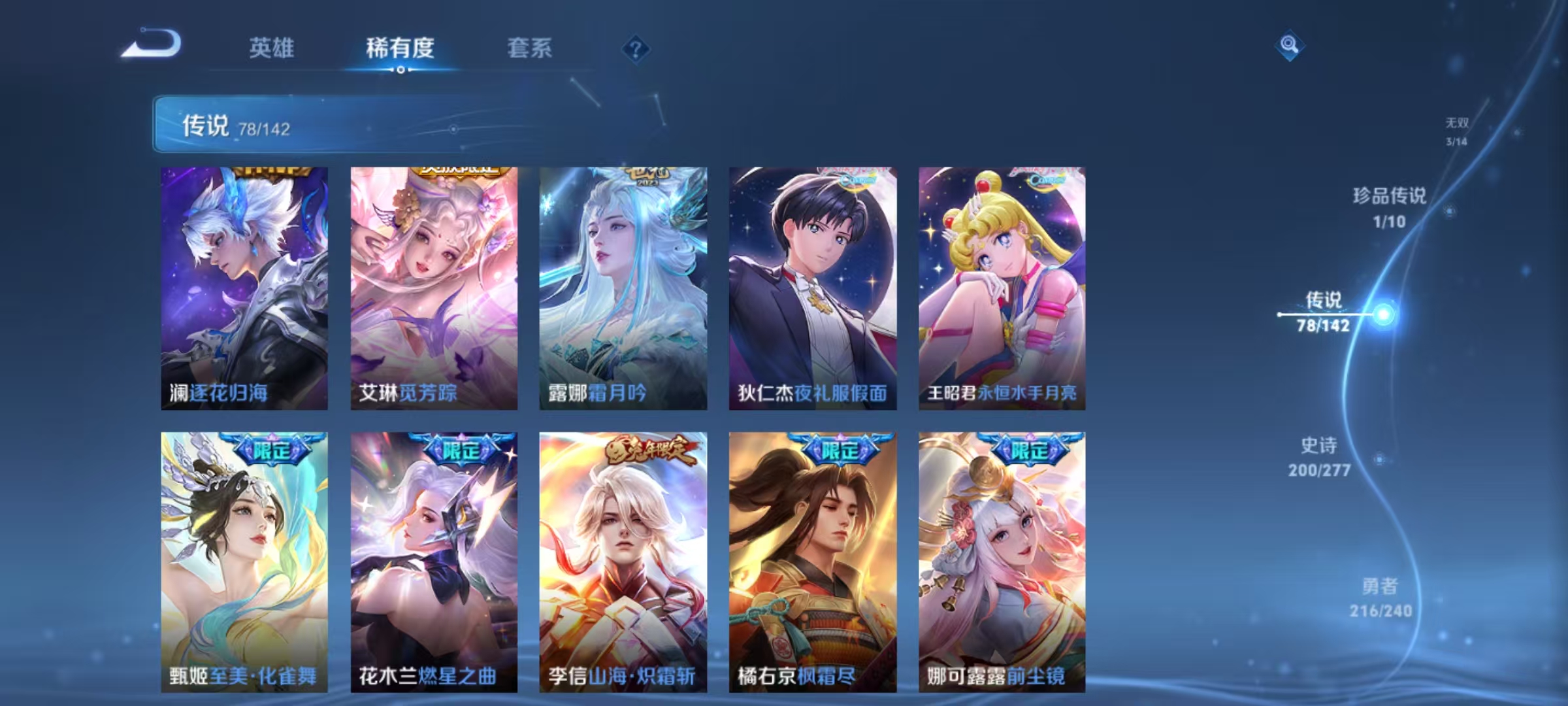Collapse the 传说 78/142 header panel
This screenshot has height=706, width=1568.
(353, 126)
